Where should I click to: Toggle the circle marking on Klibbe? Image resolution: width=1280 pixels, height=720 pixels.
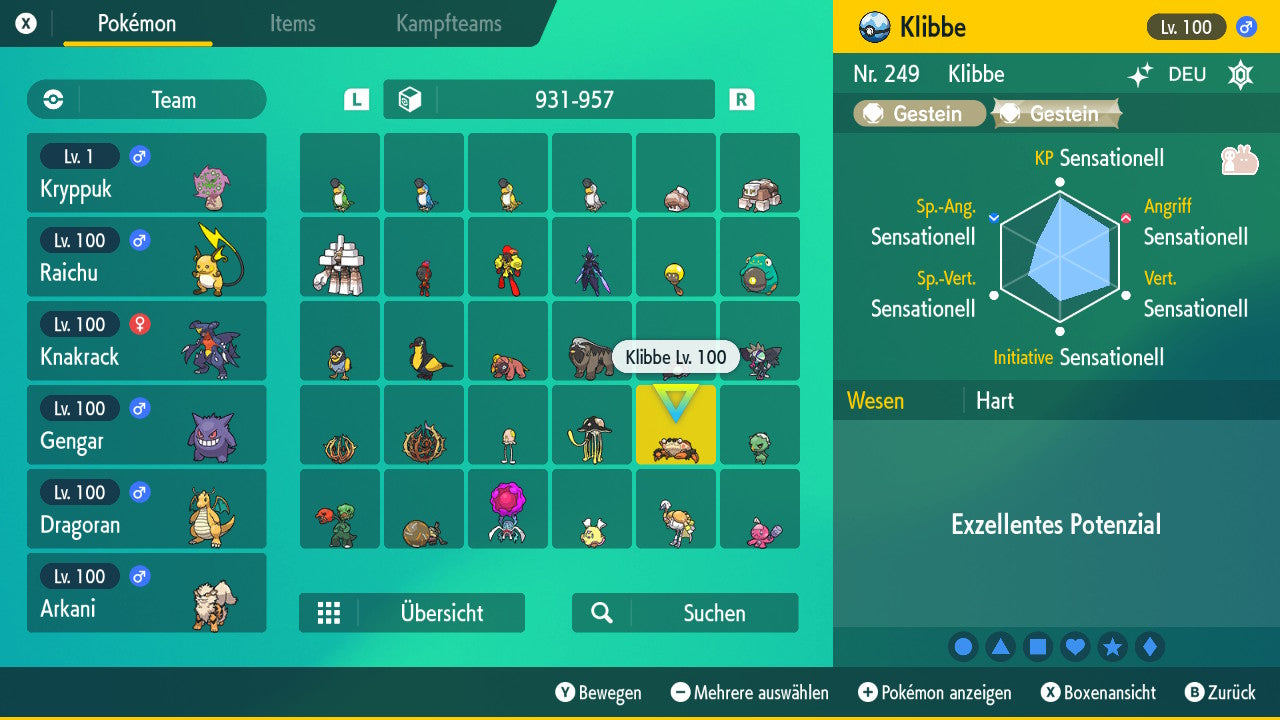pyautogui.click(x=963, y=647)
